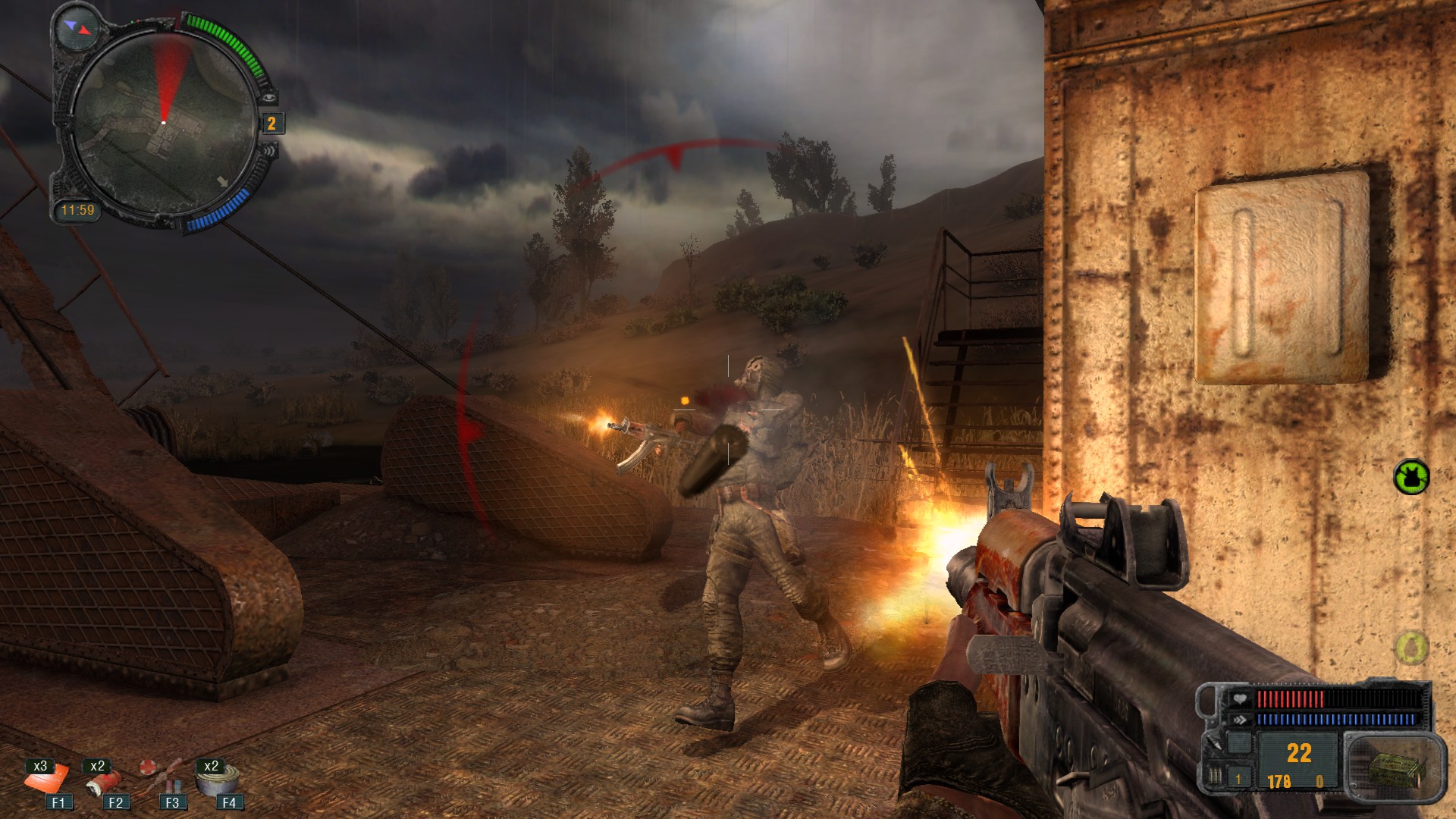The image size is (1456, 819).
Task: Click the bullets fire-mode icon on ammo panel
Action: tap(1216, 777)
